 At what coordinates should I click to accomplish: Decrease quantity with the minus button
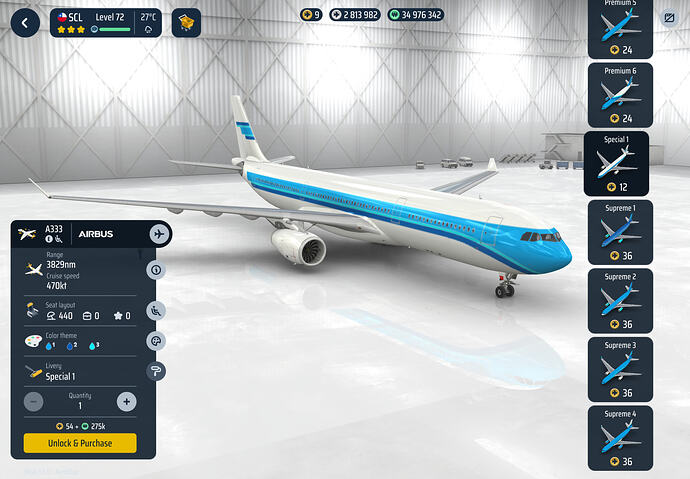tap(33, 402)
